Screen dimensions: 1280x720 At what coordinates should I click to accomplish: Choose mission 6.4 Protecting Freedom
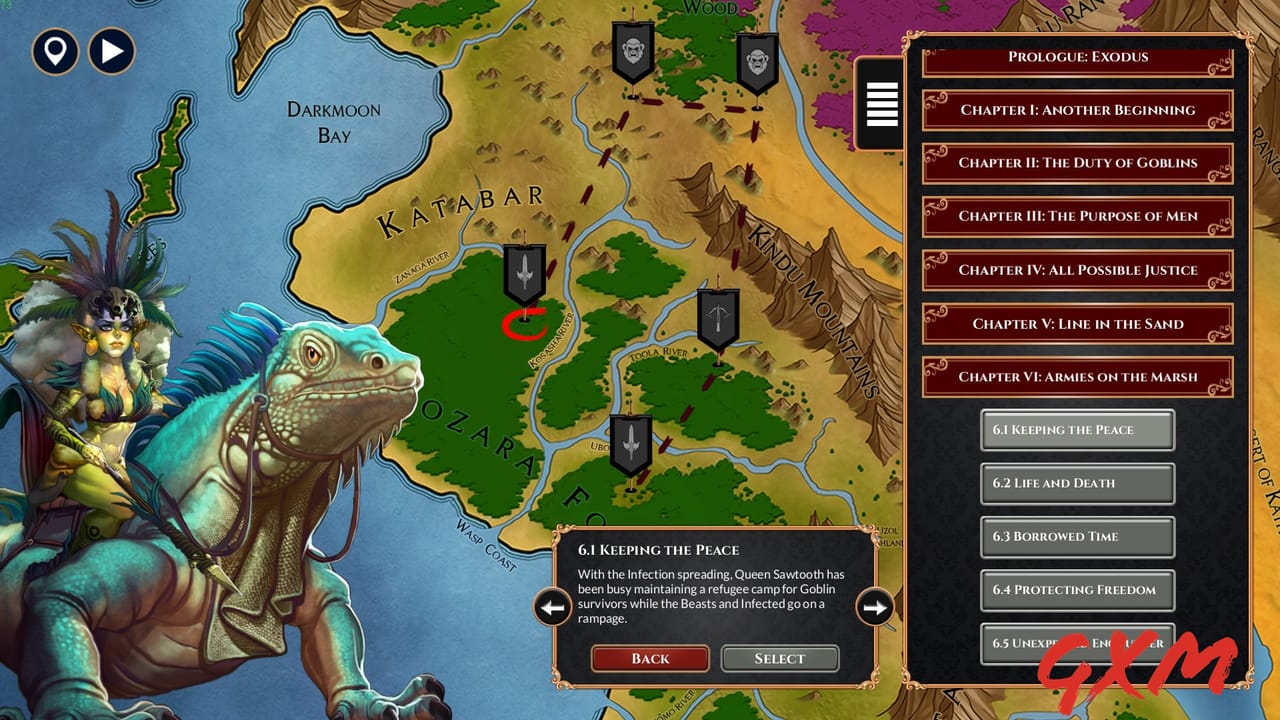1077,590
